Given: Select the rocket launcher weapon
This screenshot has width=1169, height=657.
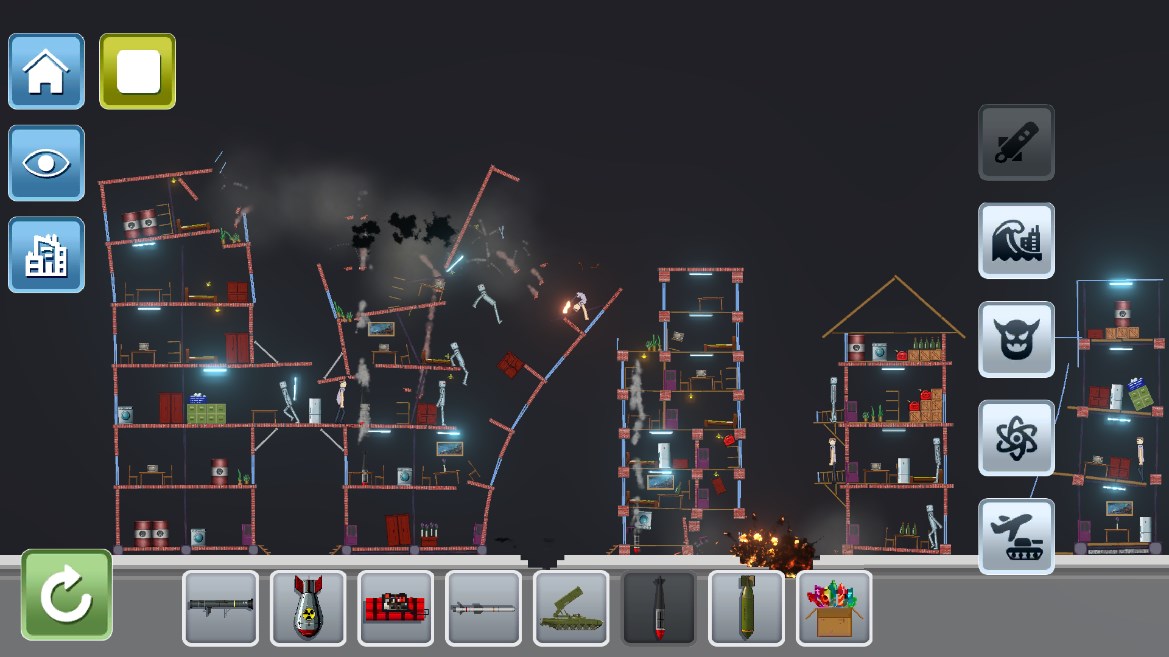Looking at the screenshot, I should coord(220,608).
